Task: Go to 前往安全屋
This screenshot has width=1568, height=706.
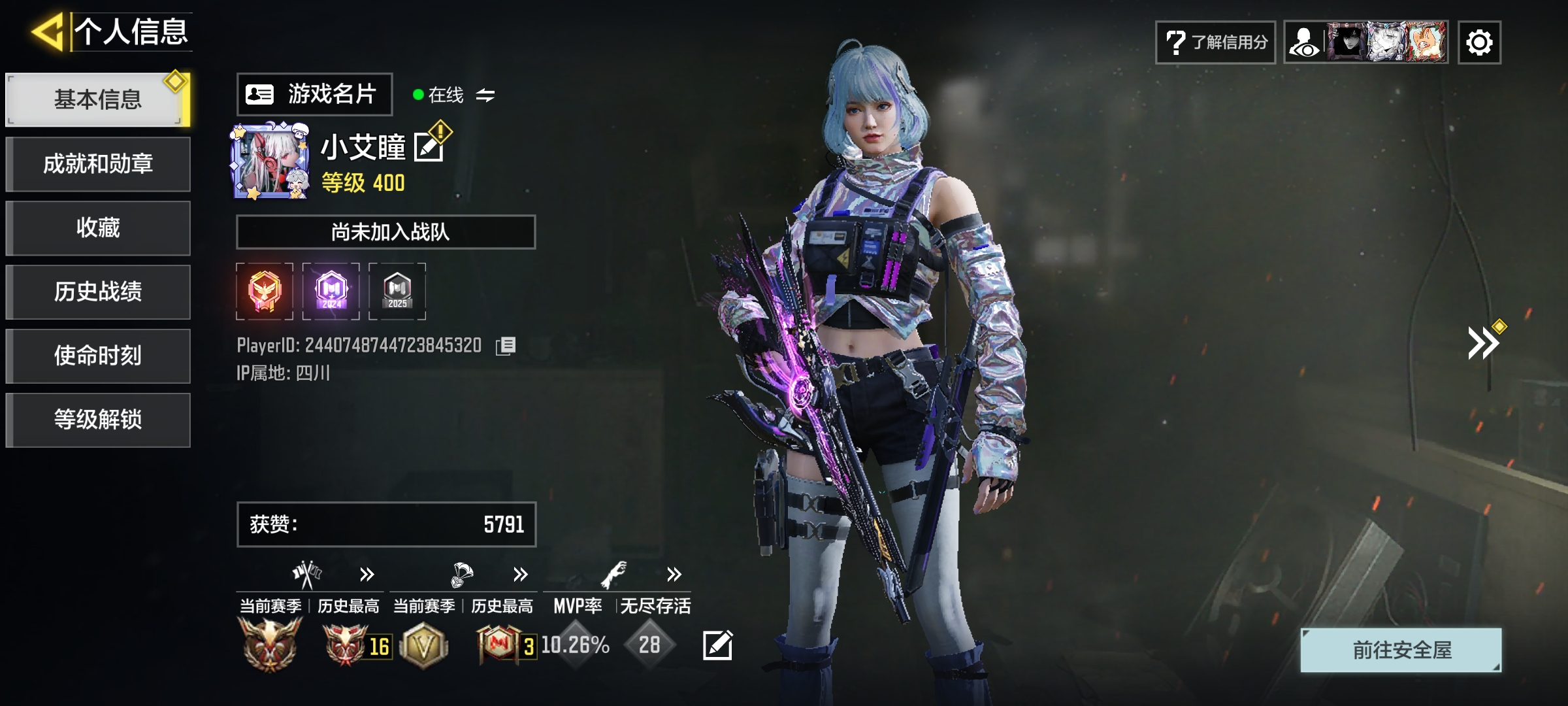Action: click(1401, 650)
